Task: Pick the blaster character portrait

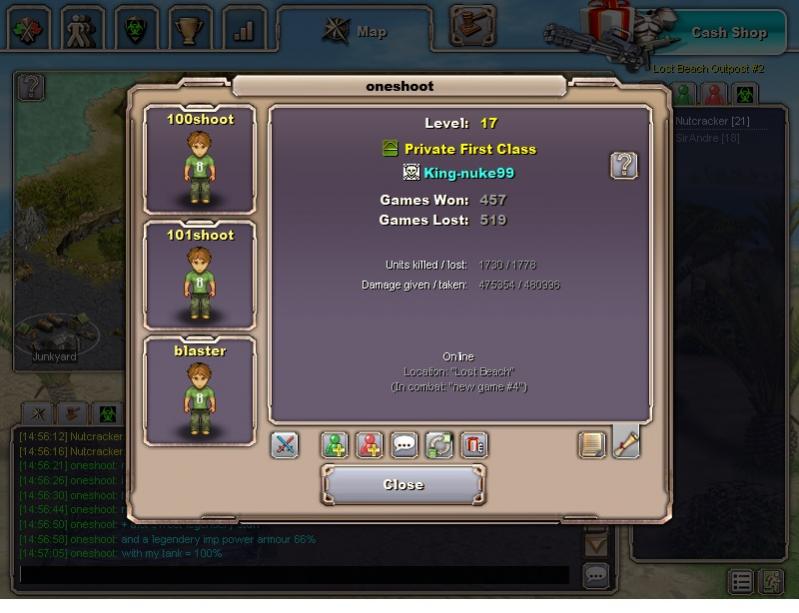Action: 200,391
